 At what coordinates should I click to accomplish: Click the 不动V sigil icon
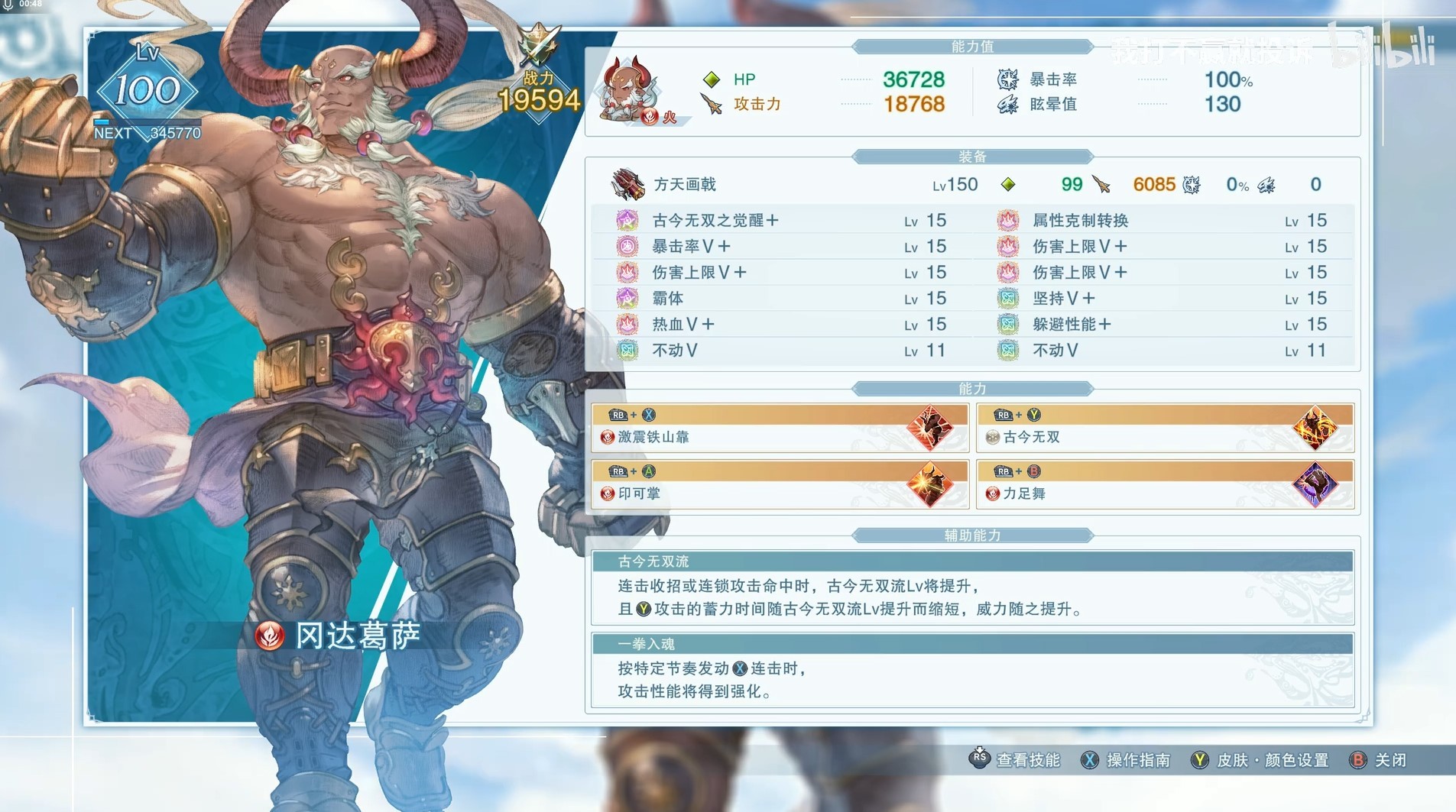click(x=628, y=350)
